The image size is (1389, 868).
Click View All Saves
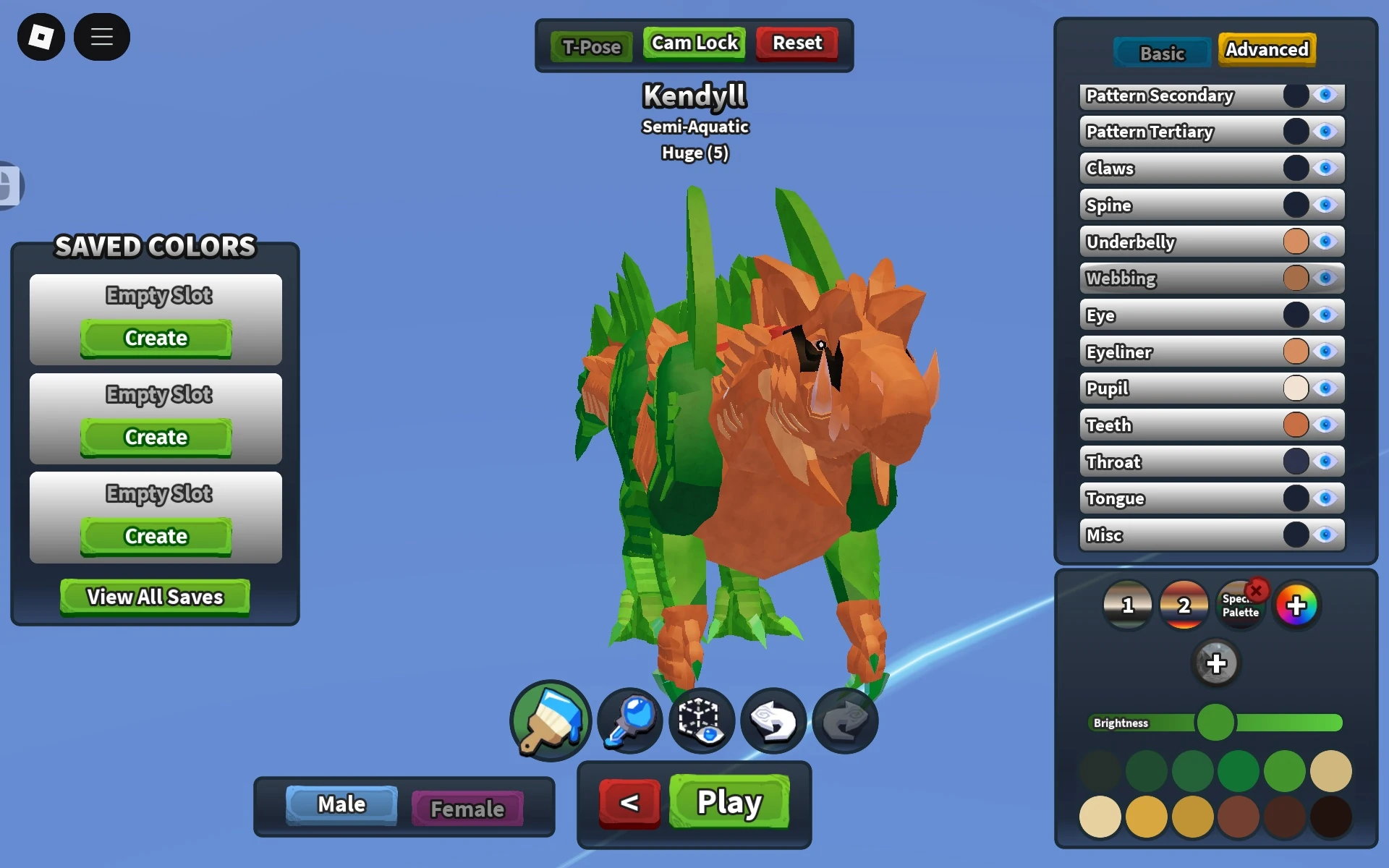pyautogui.click(x=154, y=596)
